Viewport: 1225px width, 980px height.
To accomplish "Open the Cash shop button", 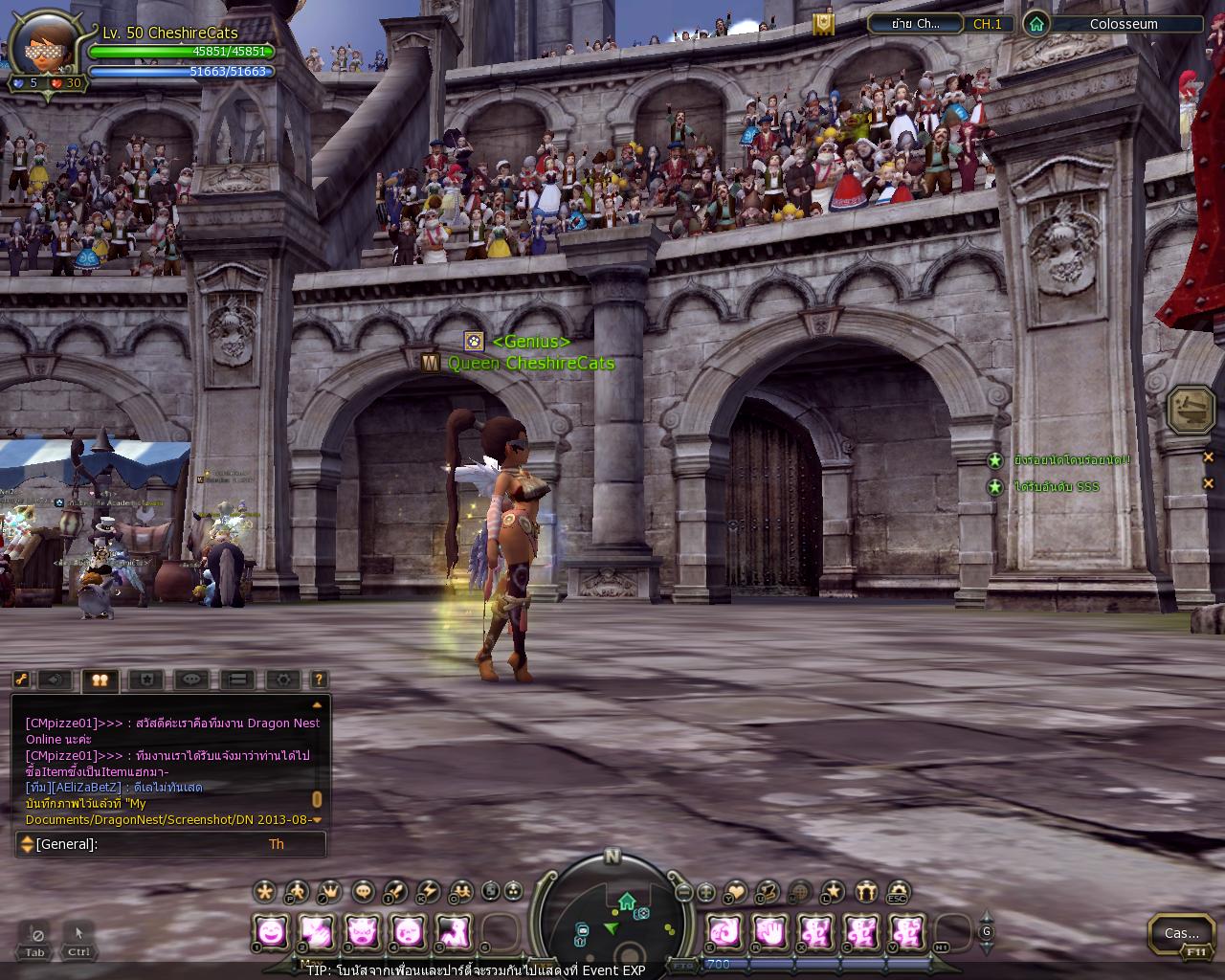I will click(x=1181, y=933).
